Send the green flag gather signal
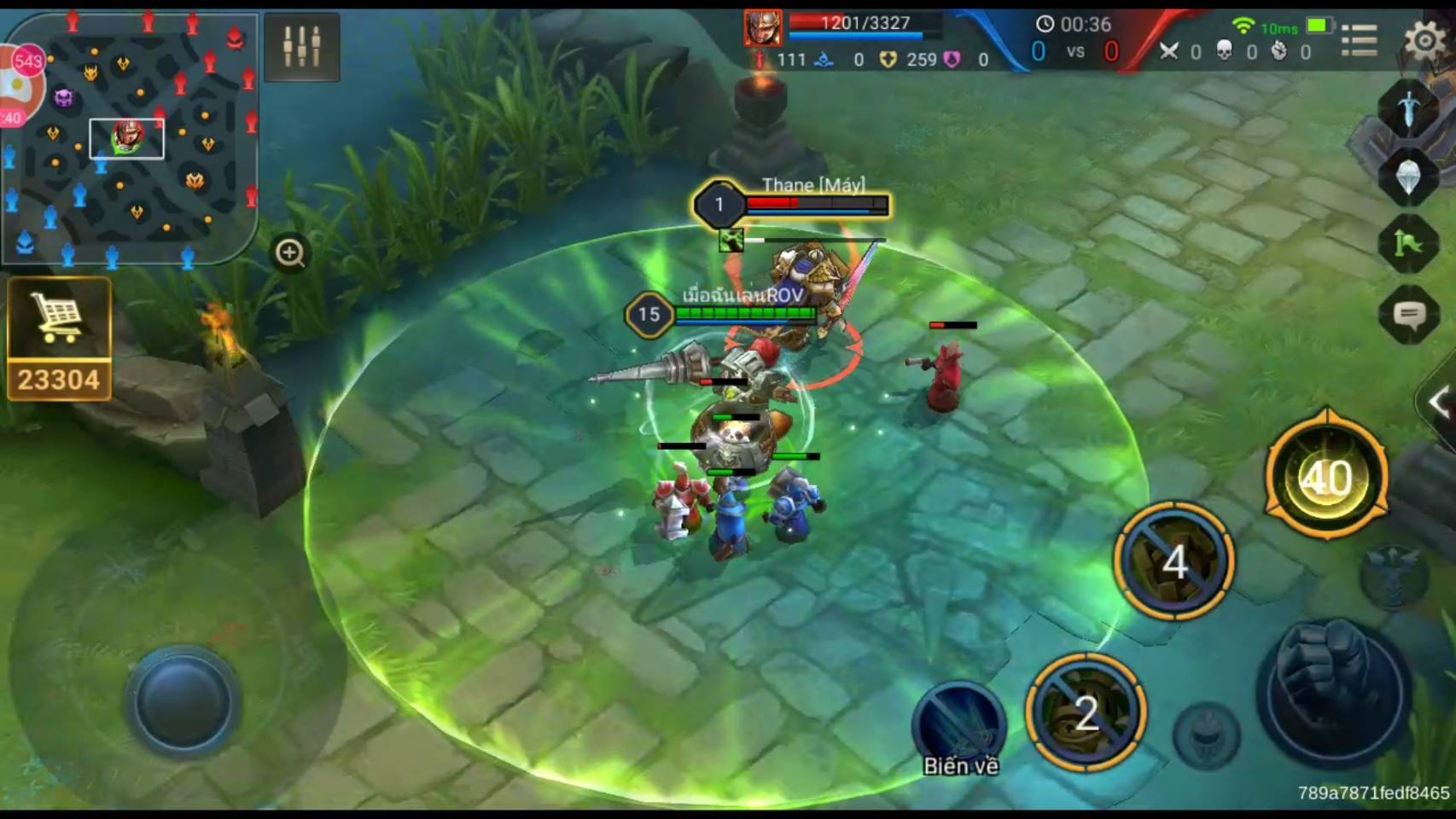Image resolution: width=1456 pixels, height=819 pixels. pos(1408,246)
